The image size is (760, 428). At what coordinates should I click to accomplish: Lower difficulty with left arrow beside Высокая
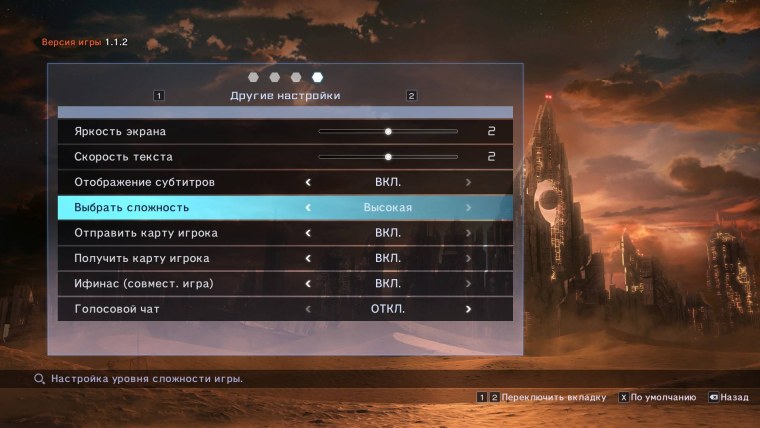[308, 208]
